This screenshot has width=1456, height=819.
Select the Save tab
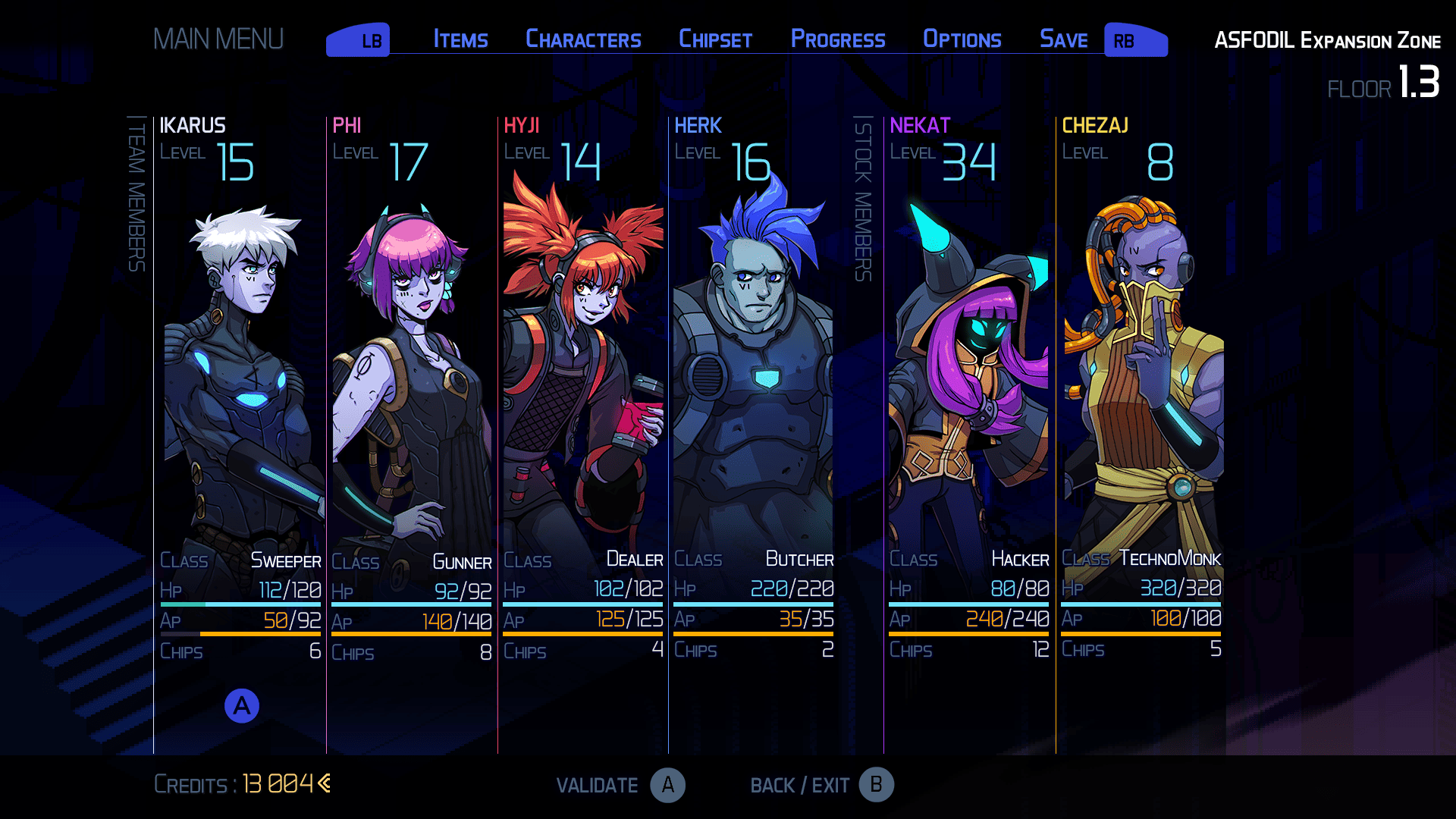point(1063,39)
